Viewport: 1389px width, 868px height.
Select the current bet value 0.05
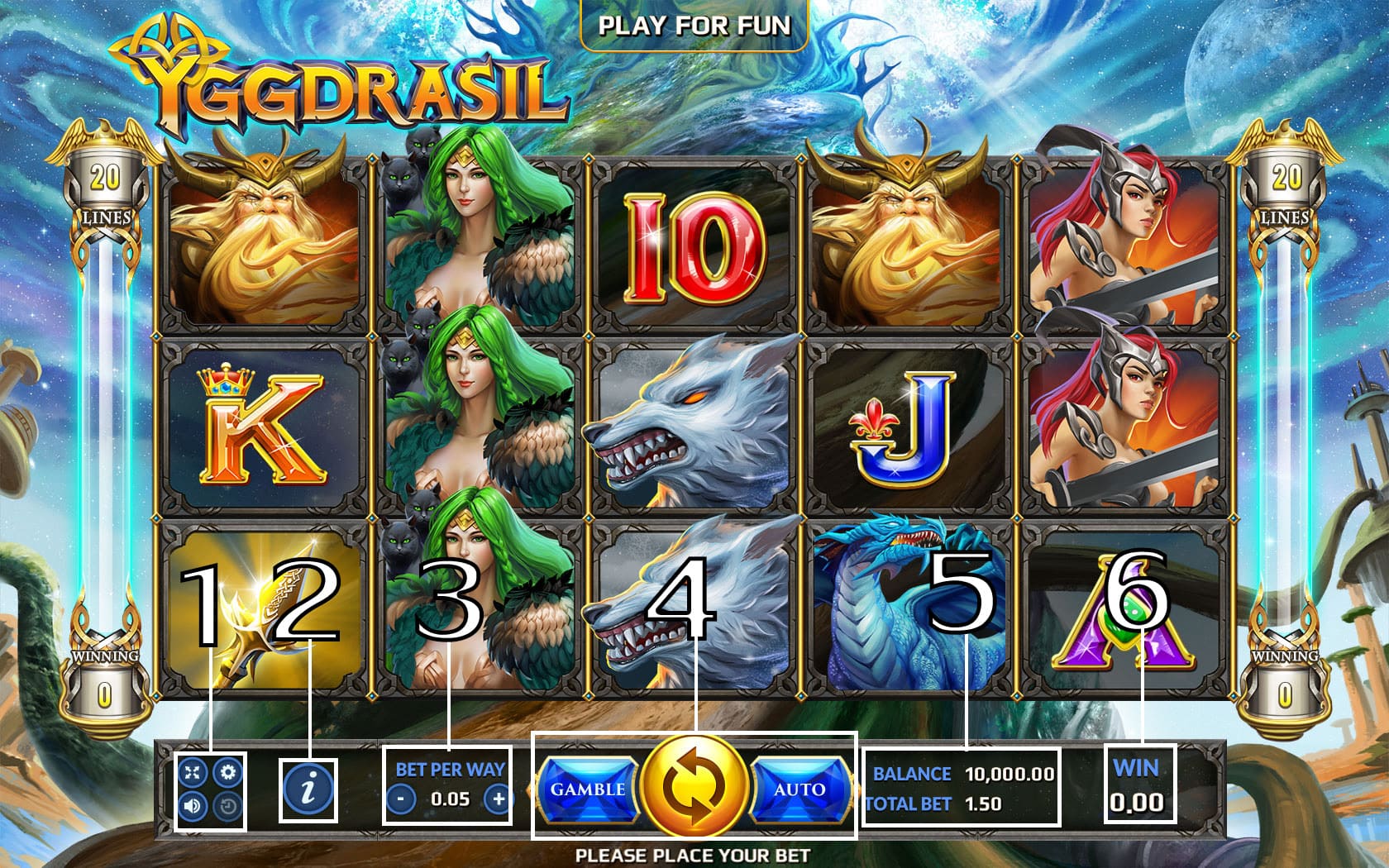pos(449,800)
